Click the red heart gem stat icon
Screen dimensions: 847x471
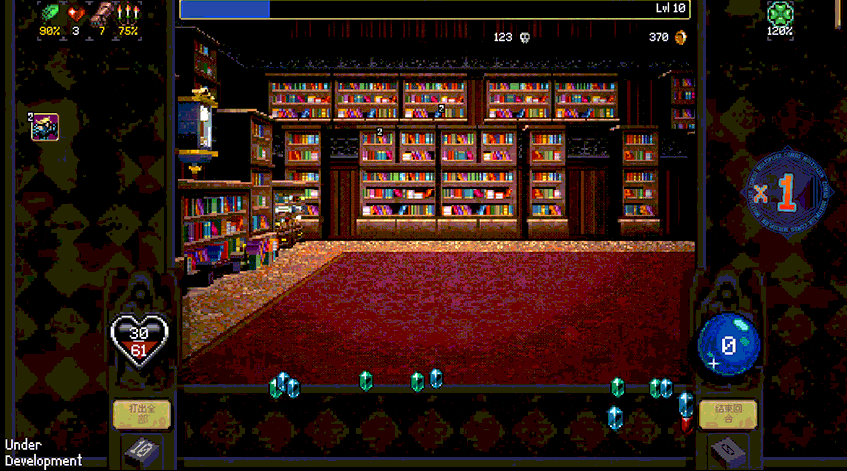76,14
